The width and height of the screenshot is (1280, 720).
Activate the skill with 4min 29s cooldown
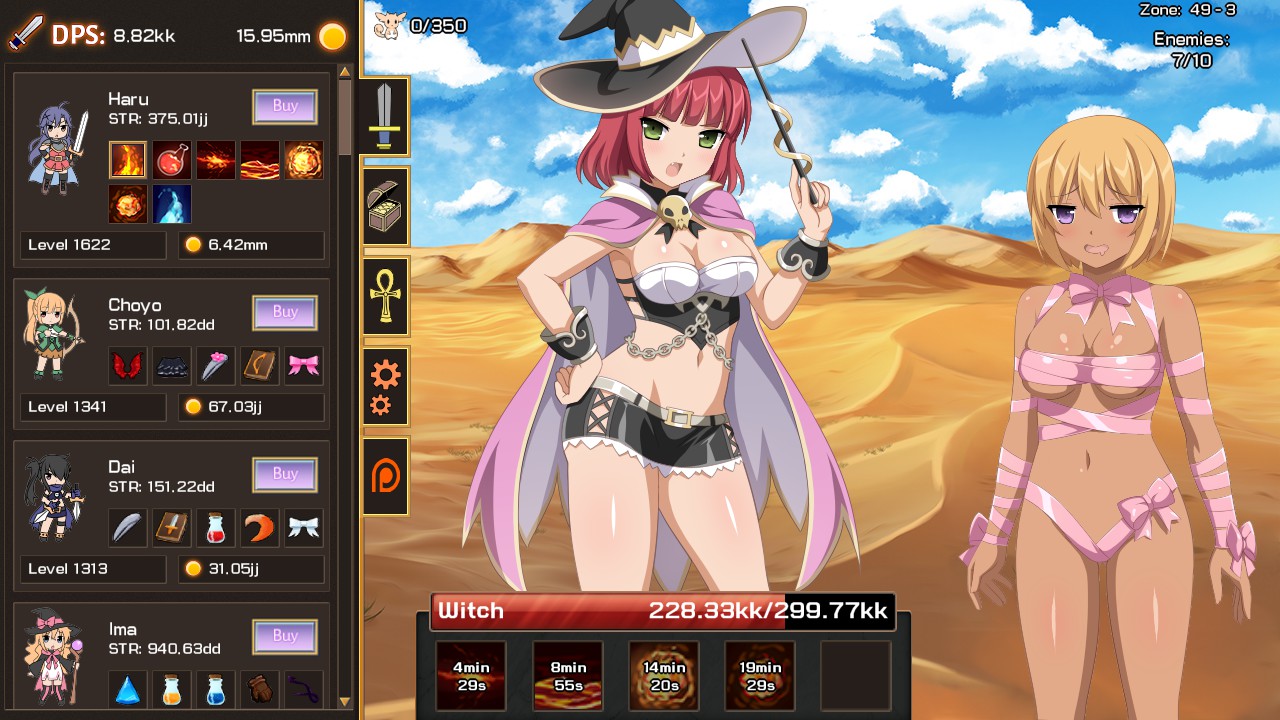pyautogui.click(x=470, y=675)
